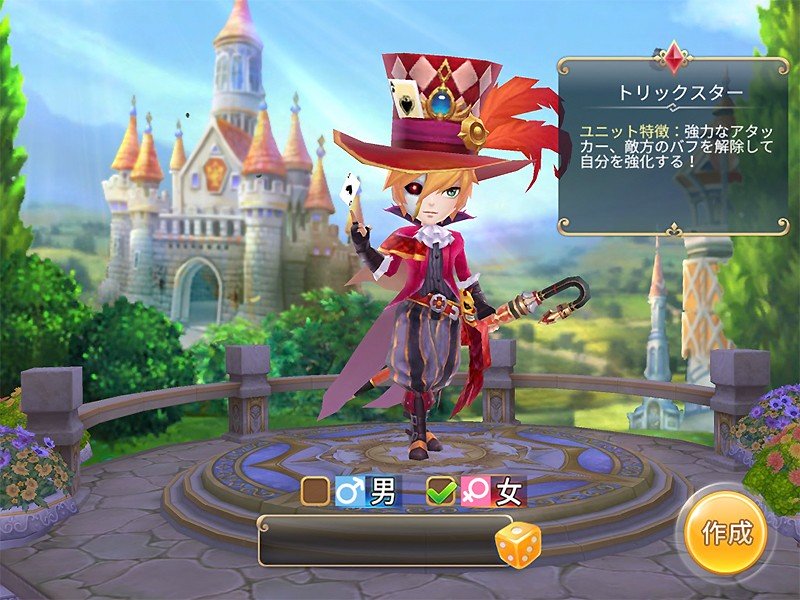Tick the male (男) gender checkbox
The height and width of the screenshot is (600, 800).
point(316,491)
